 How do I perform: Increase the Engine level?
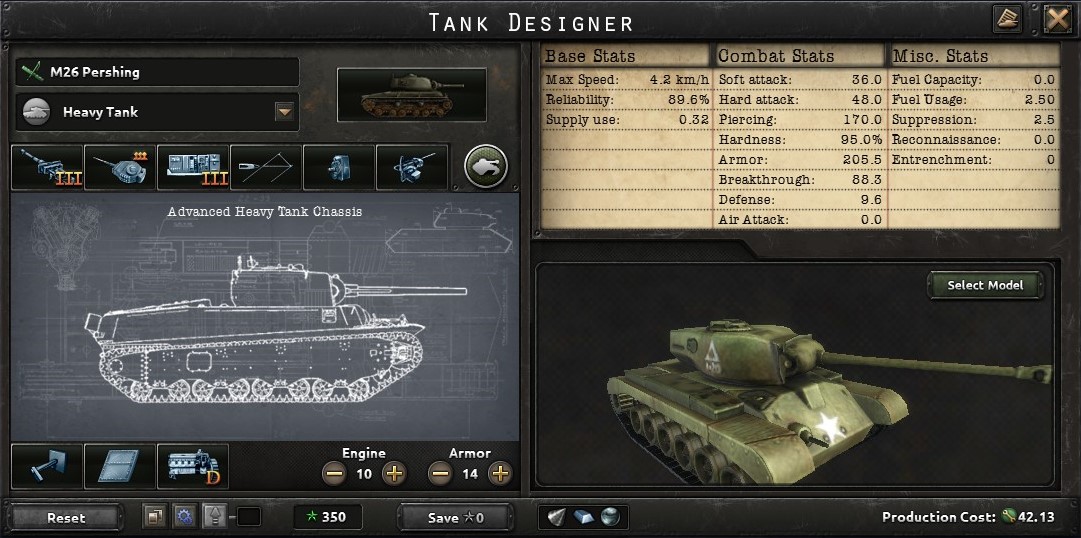coord(395,473)
